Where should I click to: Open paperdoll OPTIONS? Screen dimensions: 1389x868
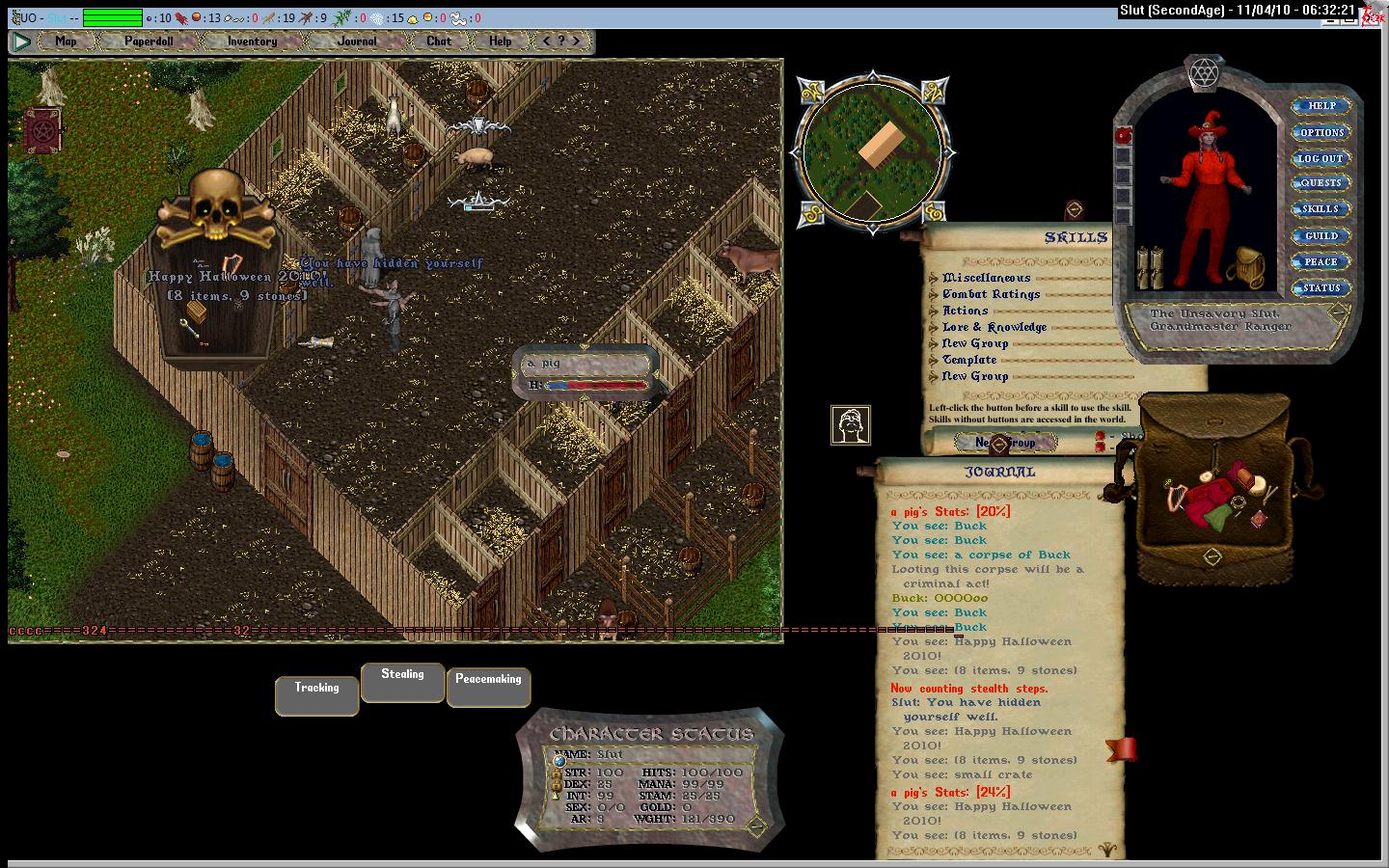tap(1321, 132)
